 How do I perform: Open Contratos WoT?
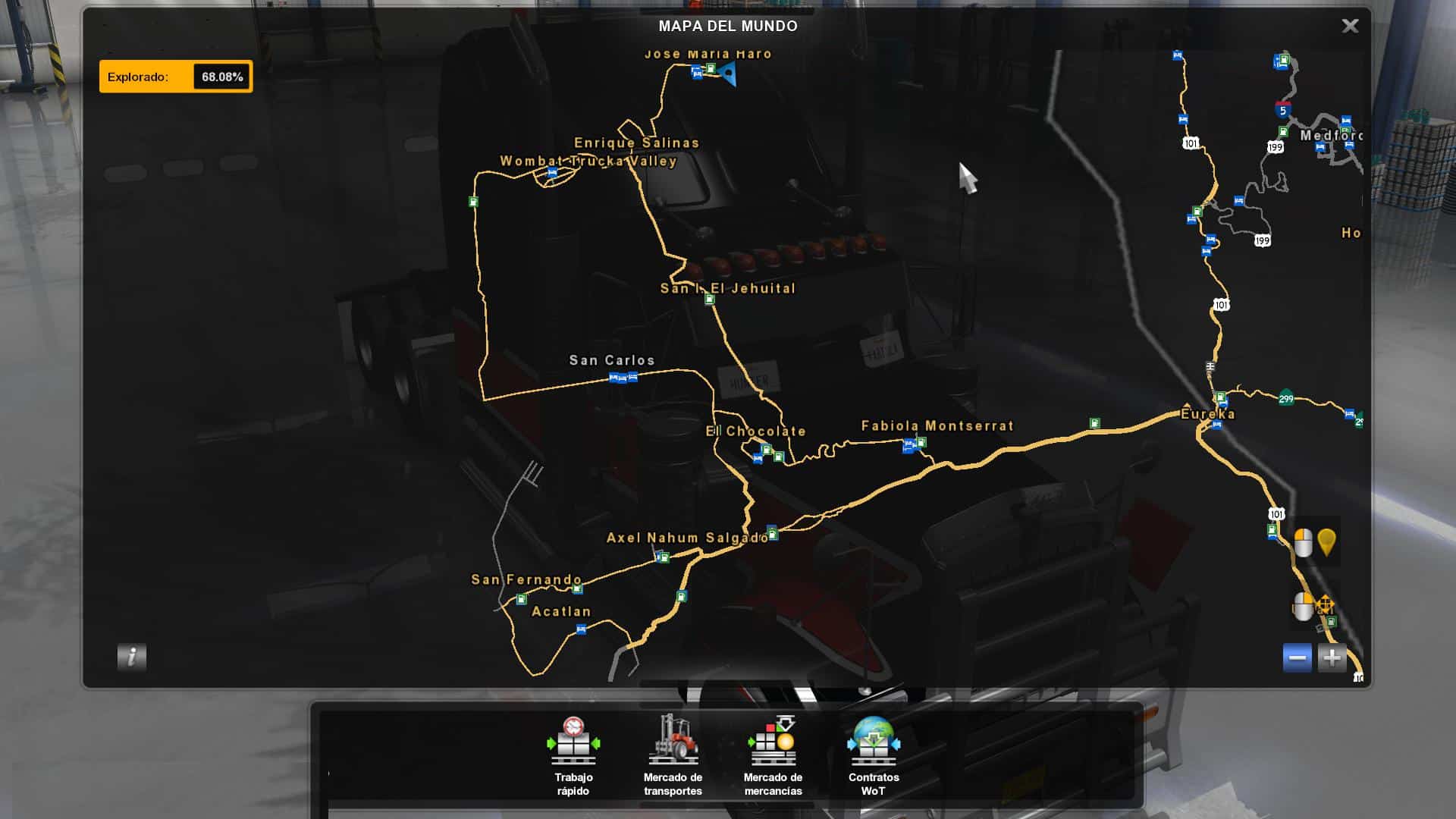(x=874, y=755)
